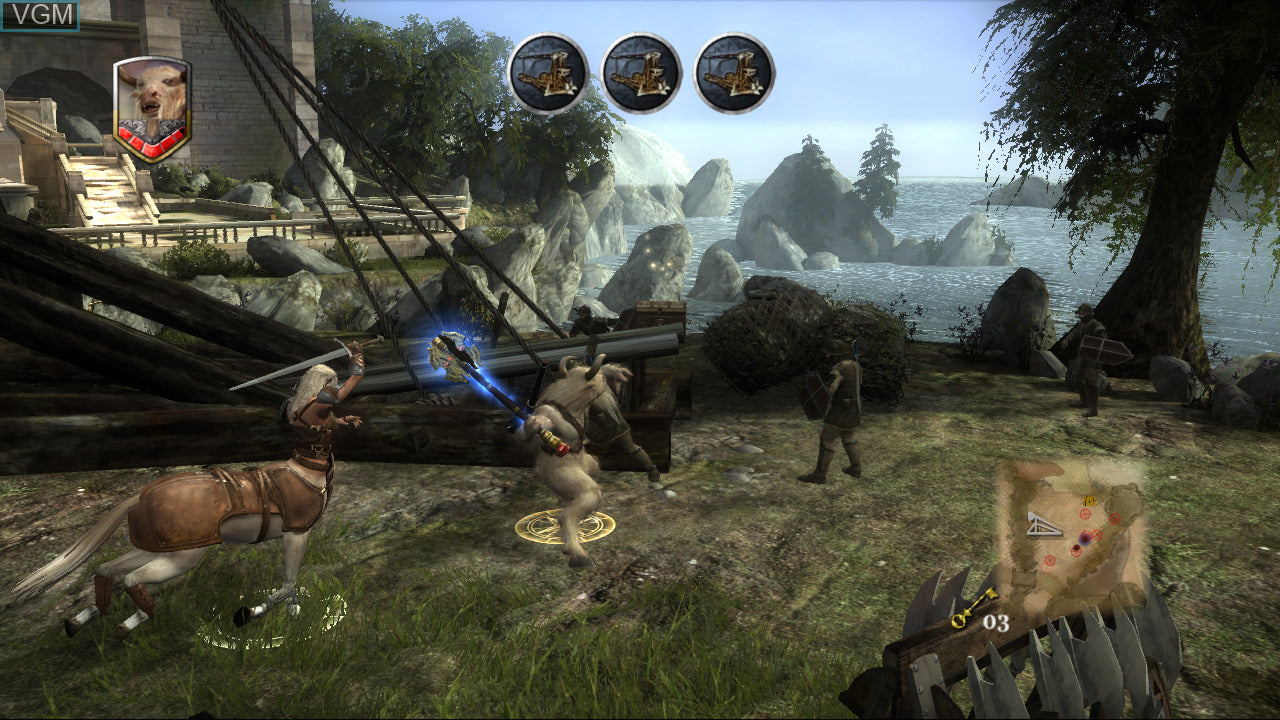Click the VGM watermark label
Screen dimensions: 1280x720
coord(38,14)
